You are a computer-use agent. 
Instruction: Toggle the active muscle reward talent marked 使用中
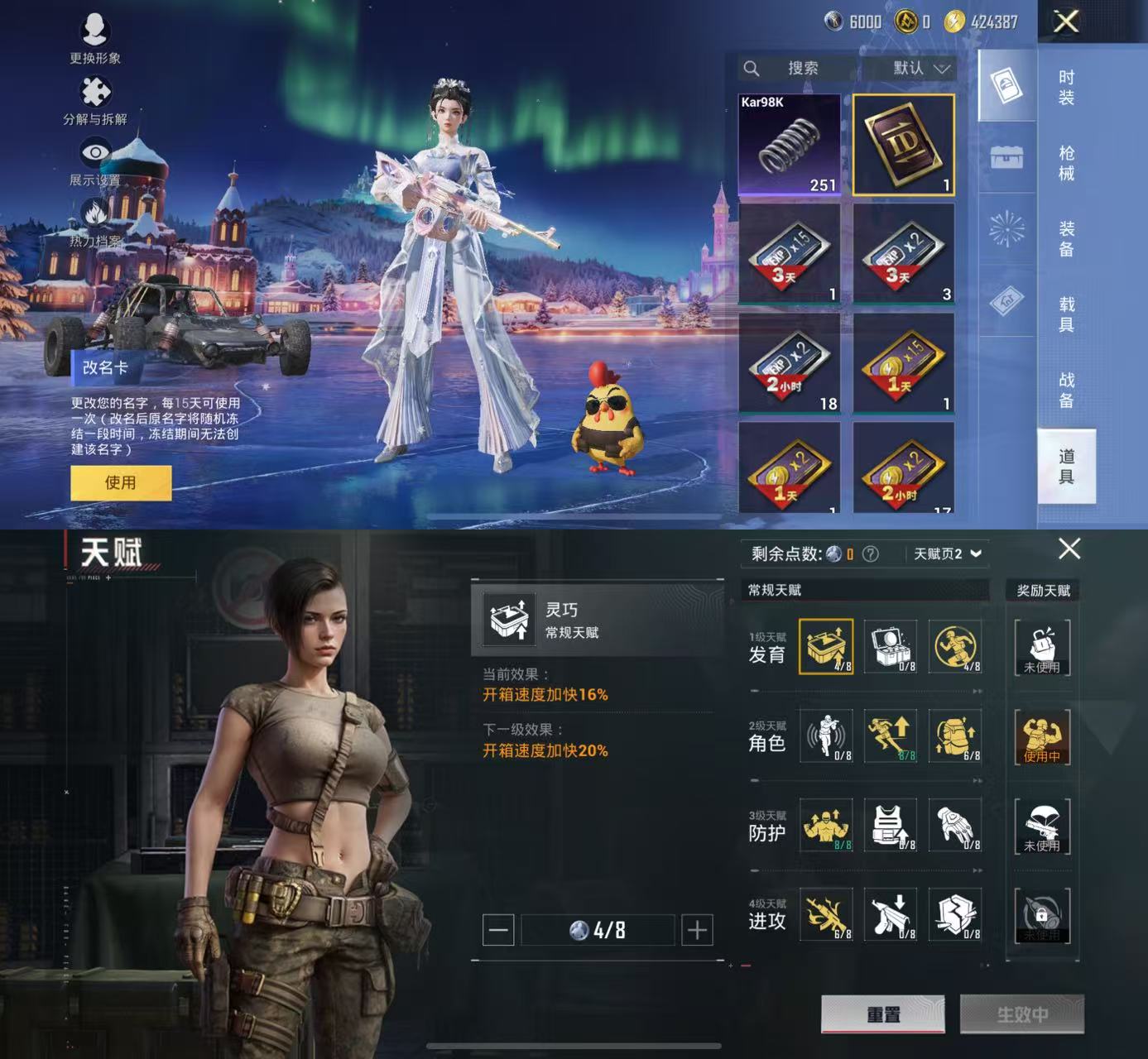click(1041, 736)
